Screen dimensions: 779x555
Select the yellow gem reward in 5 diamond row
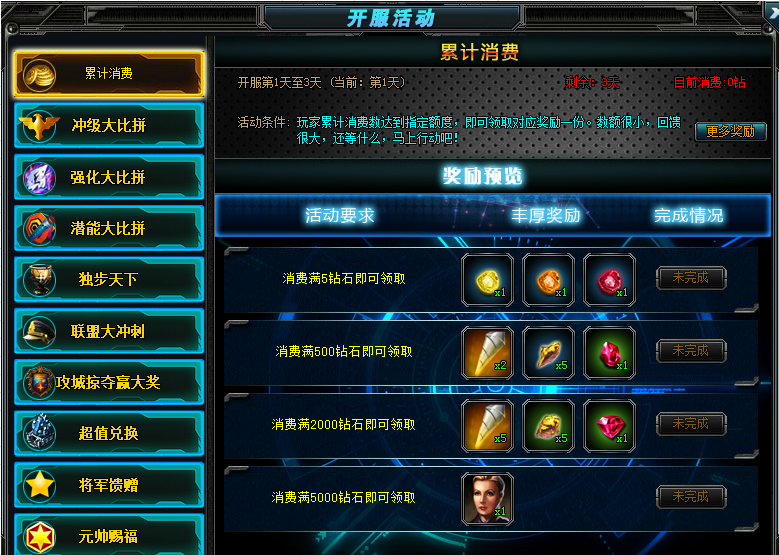(x=487, y=279)
